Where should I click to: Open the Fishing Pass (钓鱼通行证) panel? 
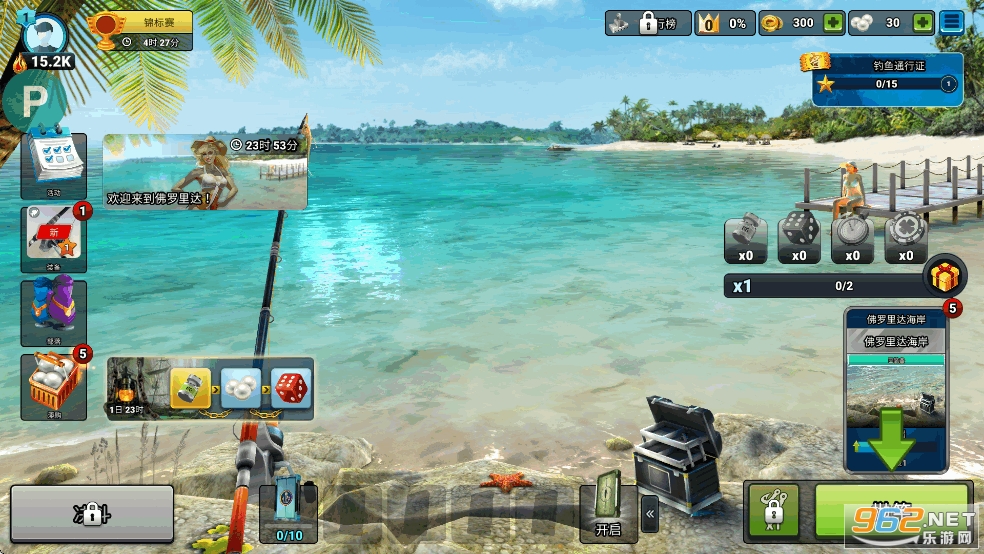pyautogui.click(x=886, y=77)
